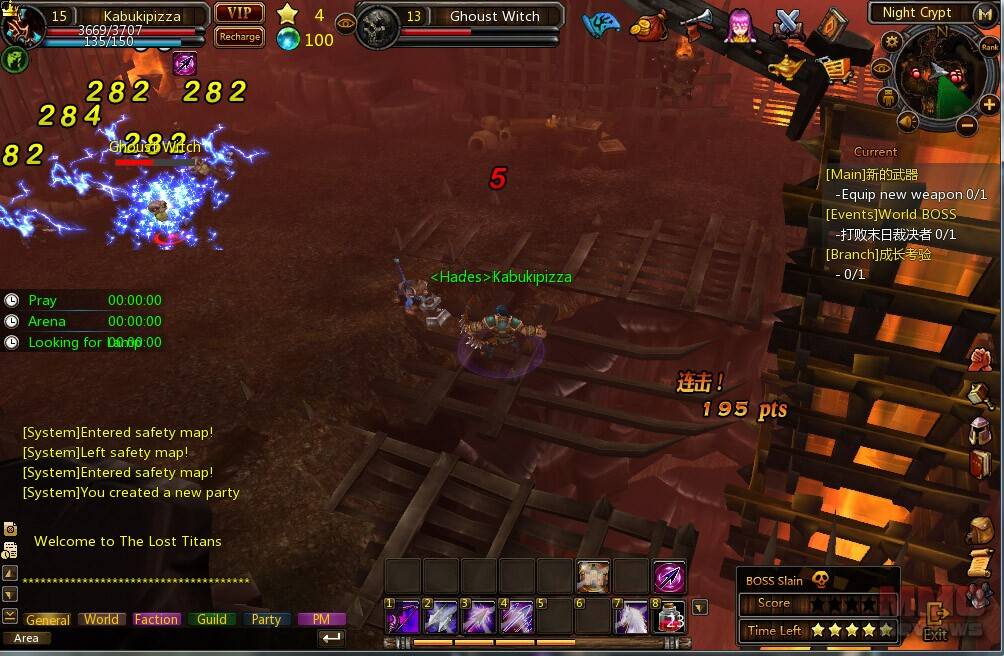Switch to the Guild chat tab
Viewport: 1004px width, 656px height.
211,619
